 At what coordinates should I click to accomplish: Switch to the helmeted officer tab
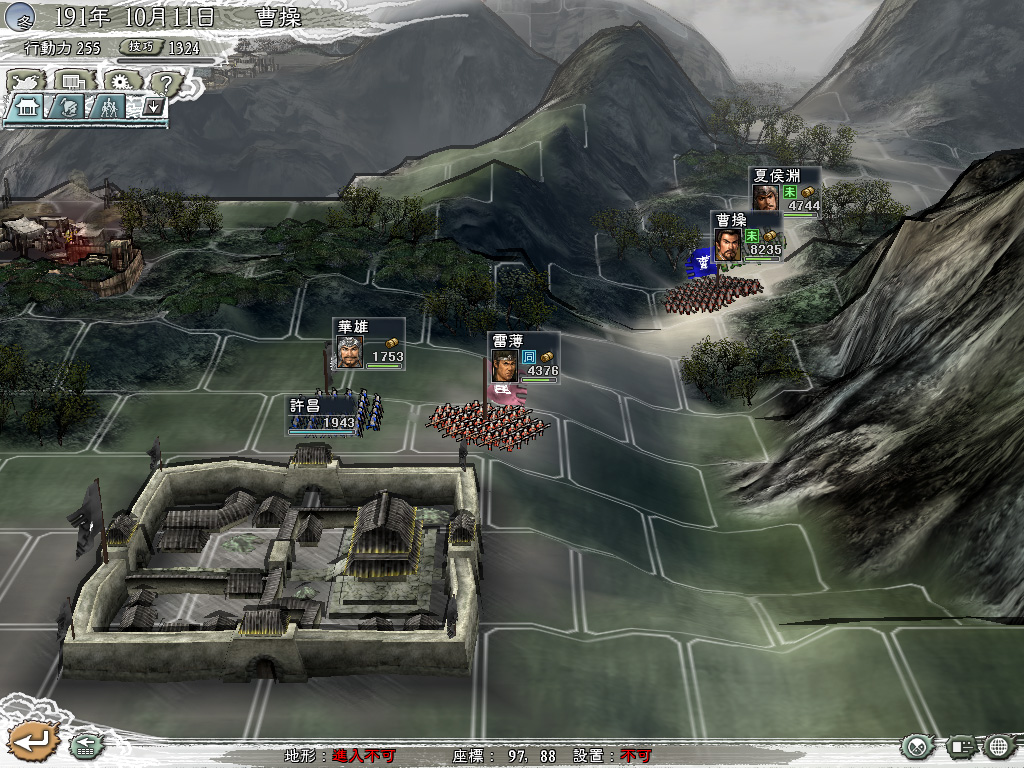pyautogui.click(x=67, y=107)
